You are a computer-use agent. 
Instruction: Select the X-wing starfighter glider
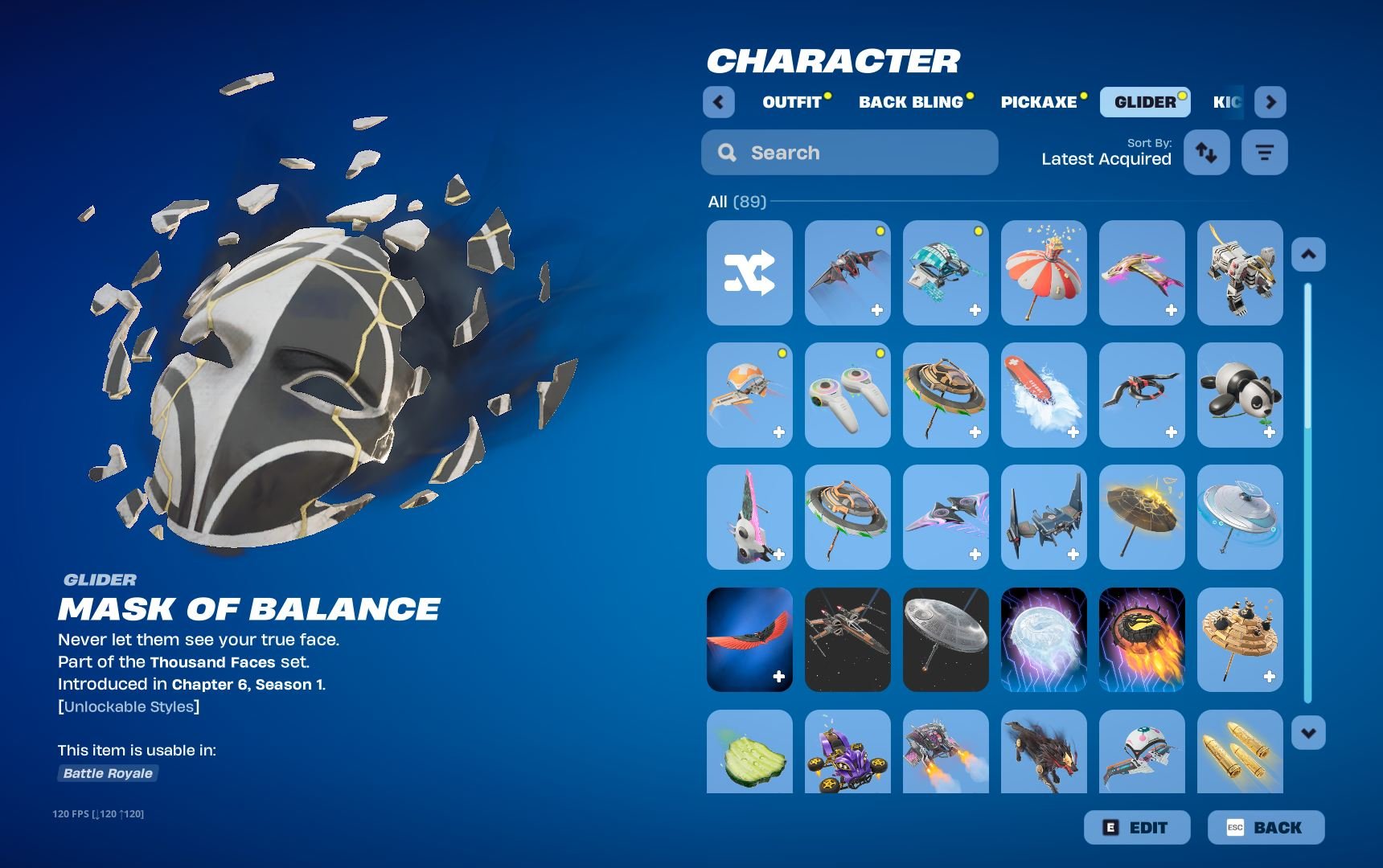coord(847,640)
